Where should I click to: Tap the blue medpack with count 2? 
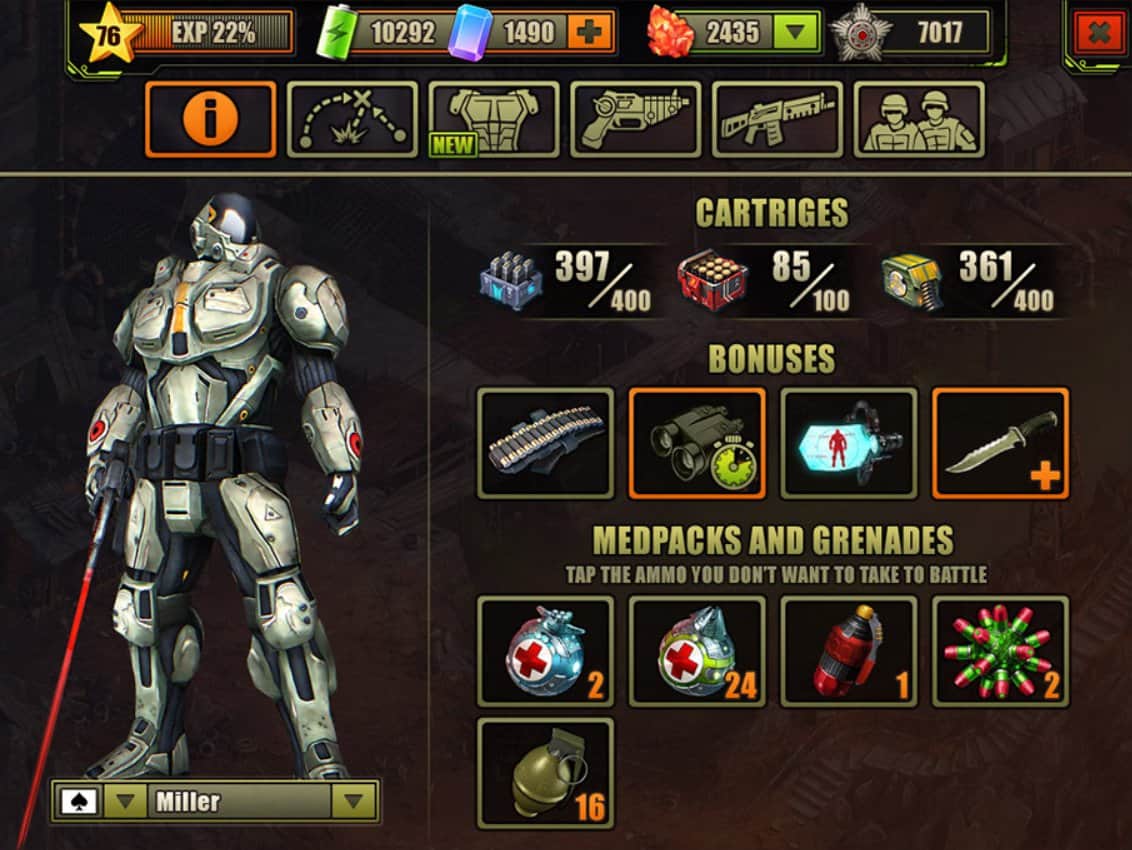[545, 651]
